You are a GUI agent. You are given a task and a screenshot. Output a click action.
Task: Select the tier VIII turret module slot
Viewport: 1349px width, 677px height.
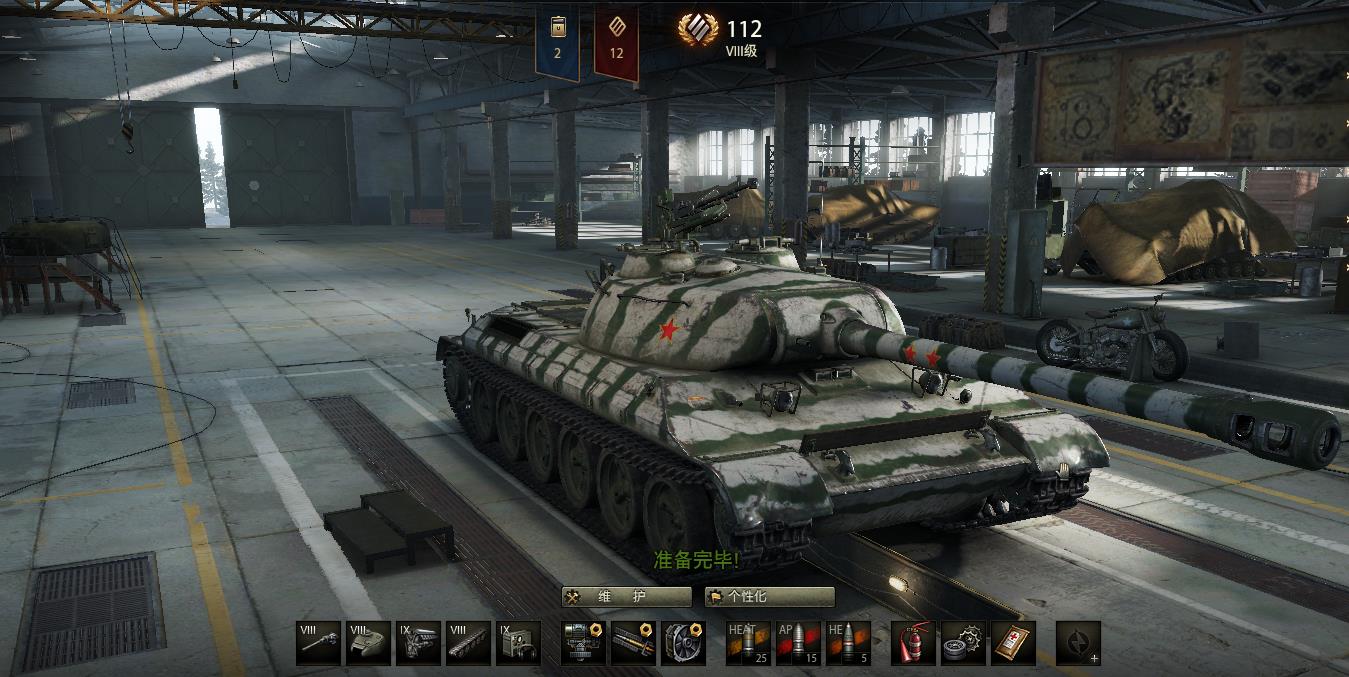[x=368, y=643]
